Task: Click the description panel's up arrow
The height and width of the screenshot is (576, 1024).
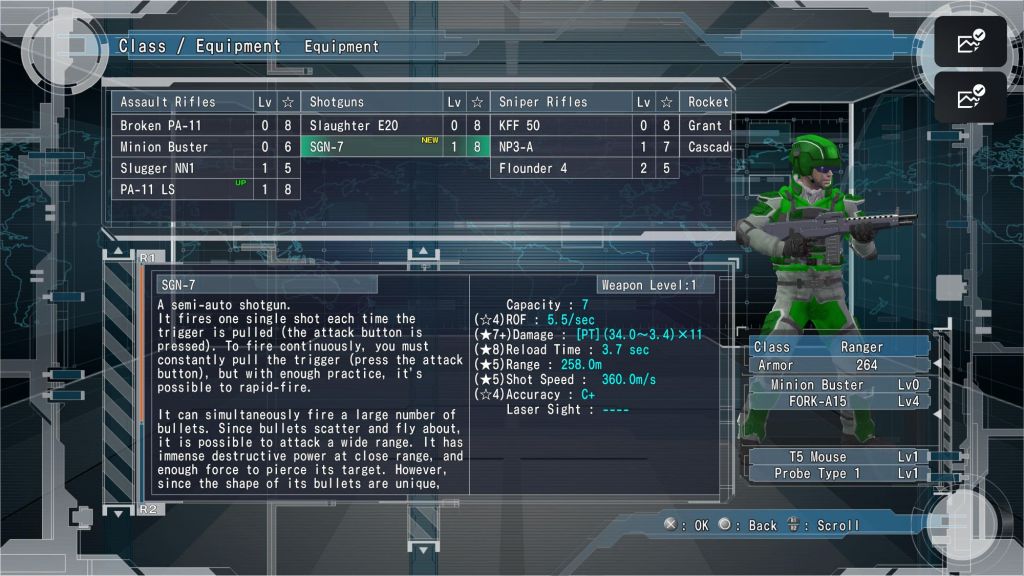Action: (118, 253)
